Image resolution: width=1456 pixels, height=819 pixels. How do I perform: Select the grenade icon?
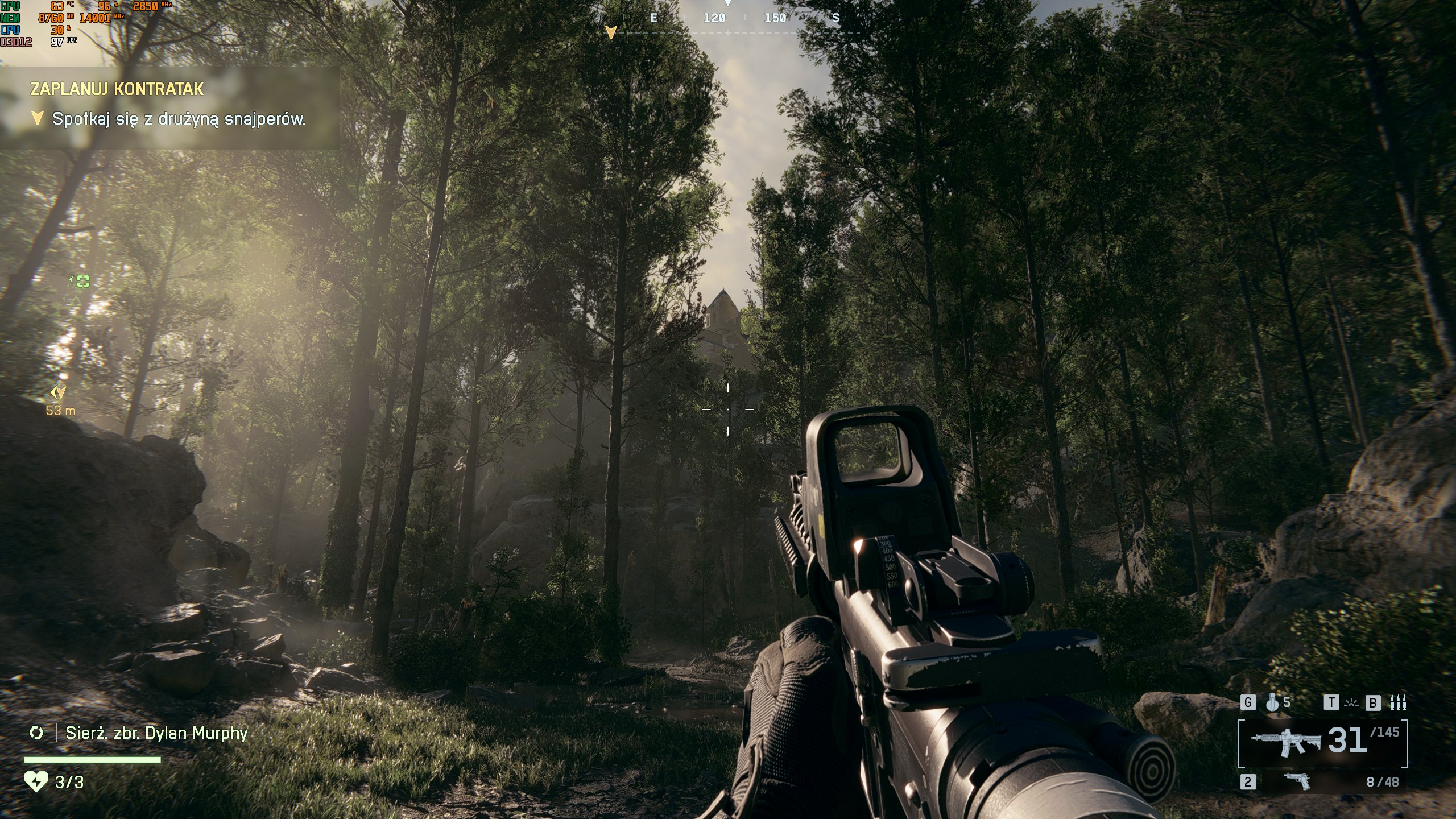tap(1273, 703)
